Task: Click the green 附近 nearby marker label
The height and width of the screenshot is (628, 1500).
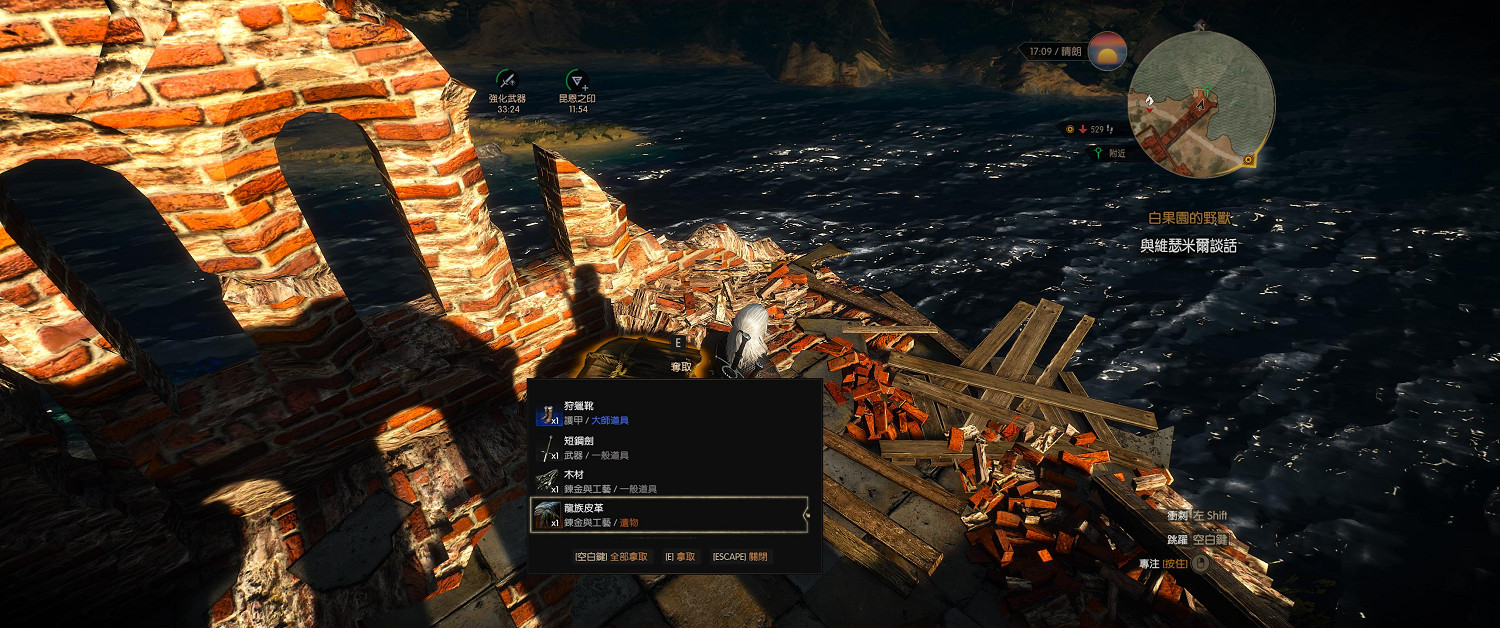Action: [x=1110, y=153]
